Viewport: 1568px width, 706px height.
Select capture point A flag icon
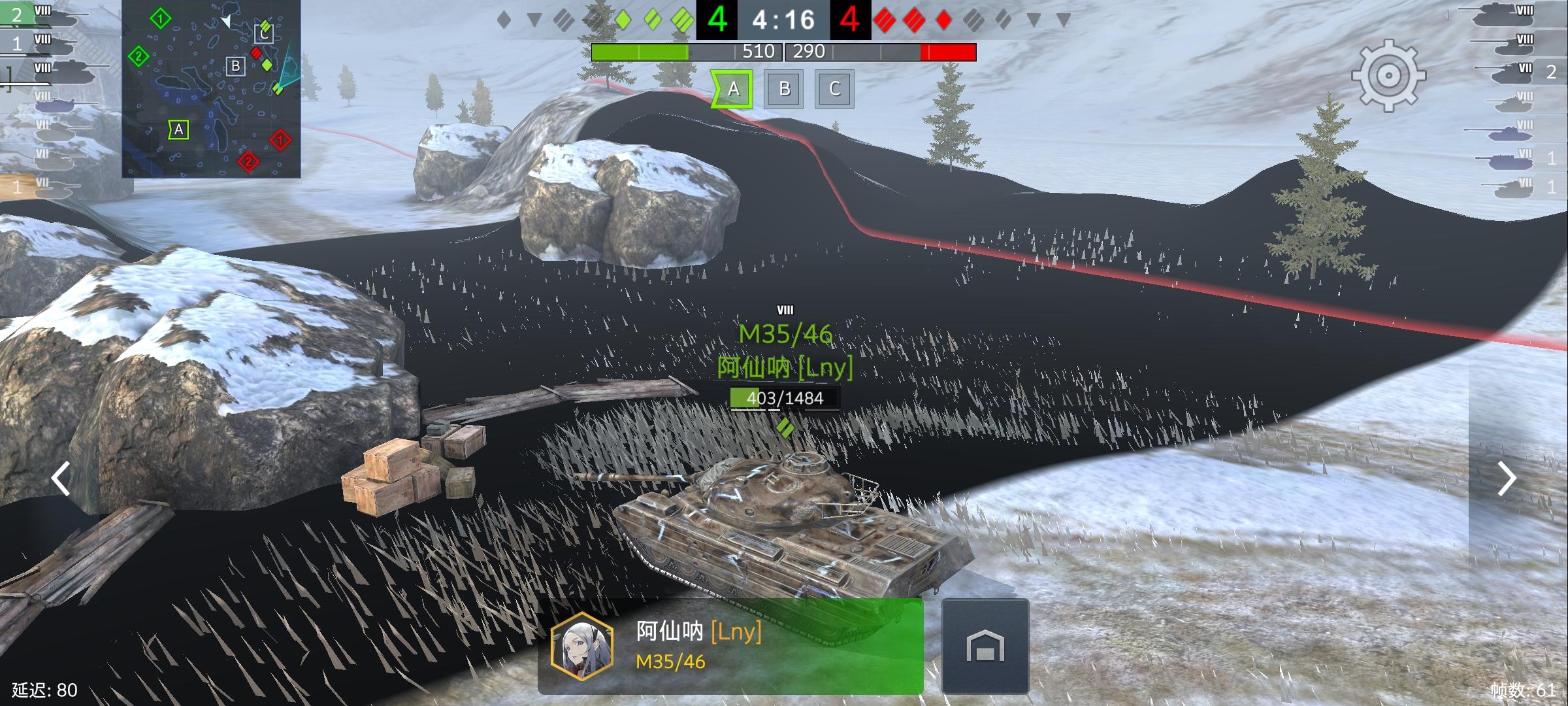pyautogui.click(x=733, y=90)
